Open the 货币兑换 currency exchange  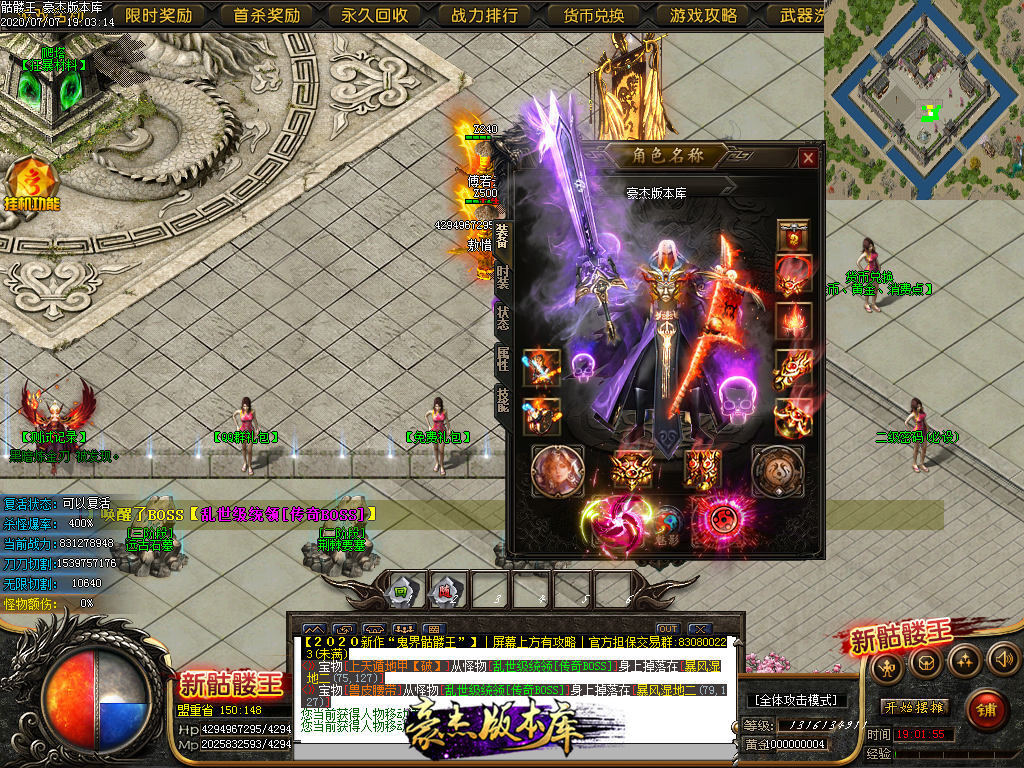[x=593, y=15]
